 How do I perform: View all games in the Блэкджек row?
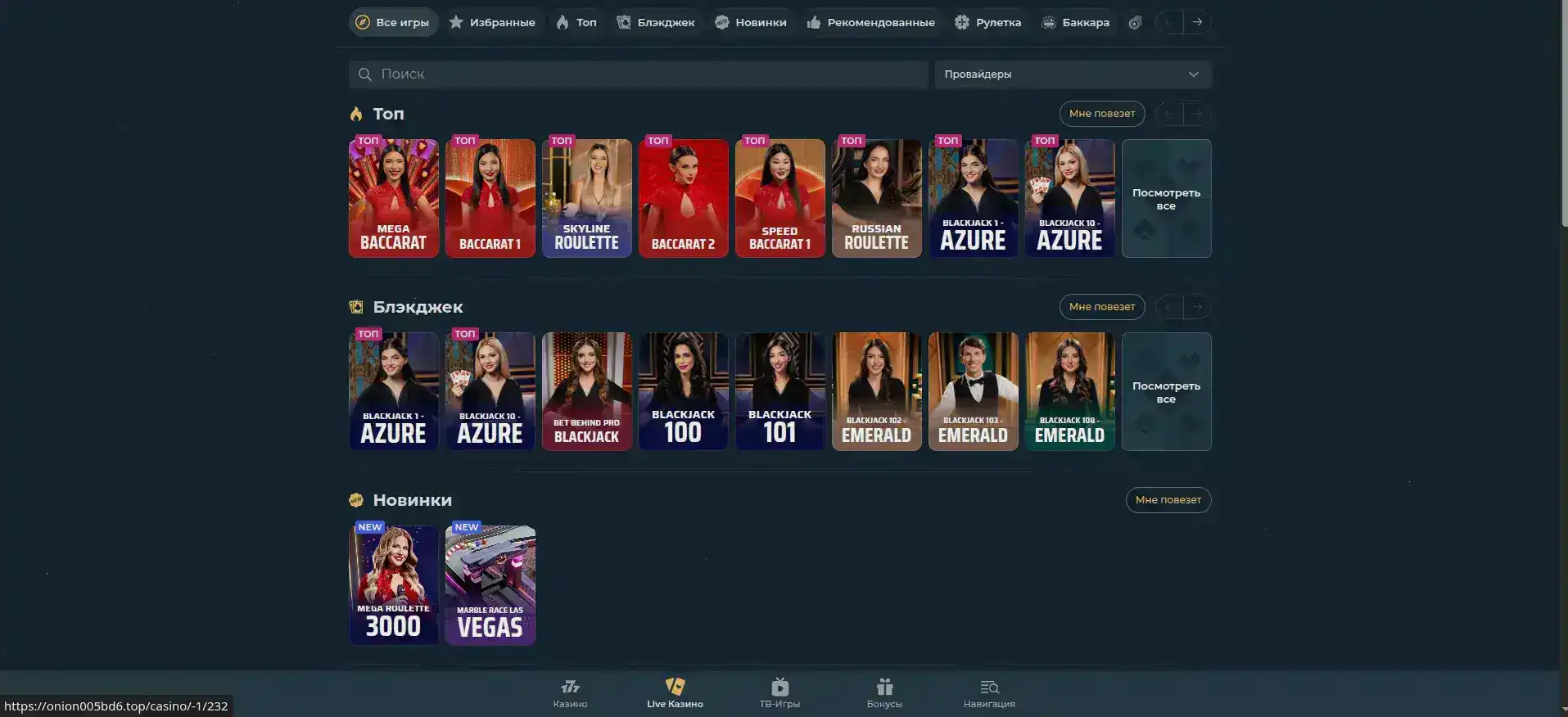(1166, 391)
